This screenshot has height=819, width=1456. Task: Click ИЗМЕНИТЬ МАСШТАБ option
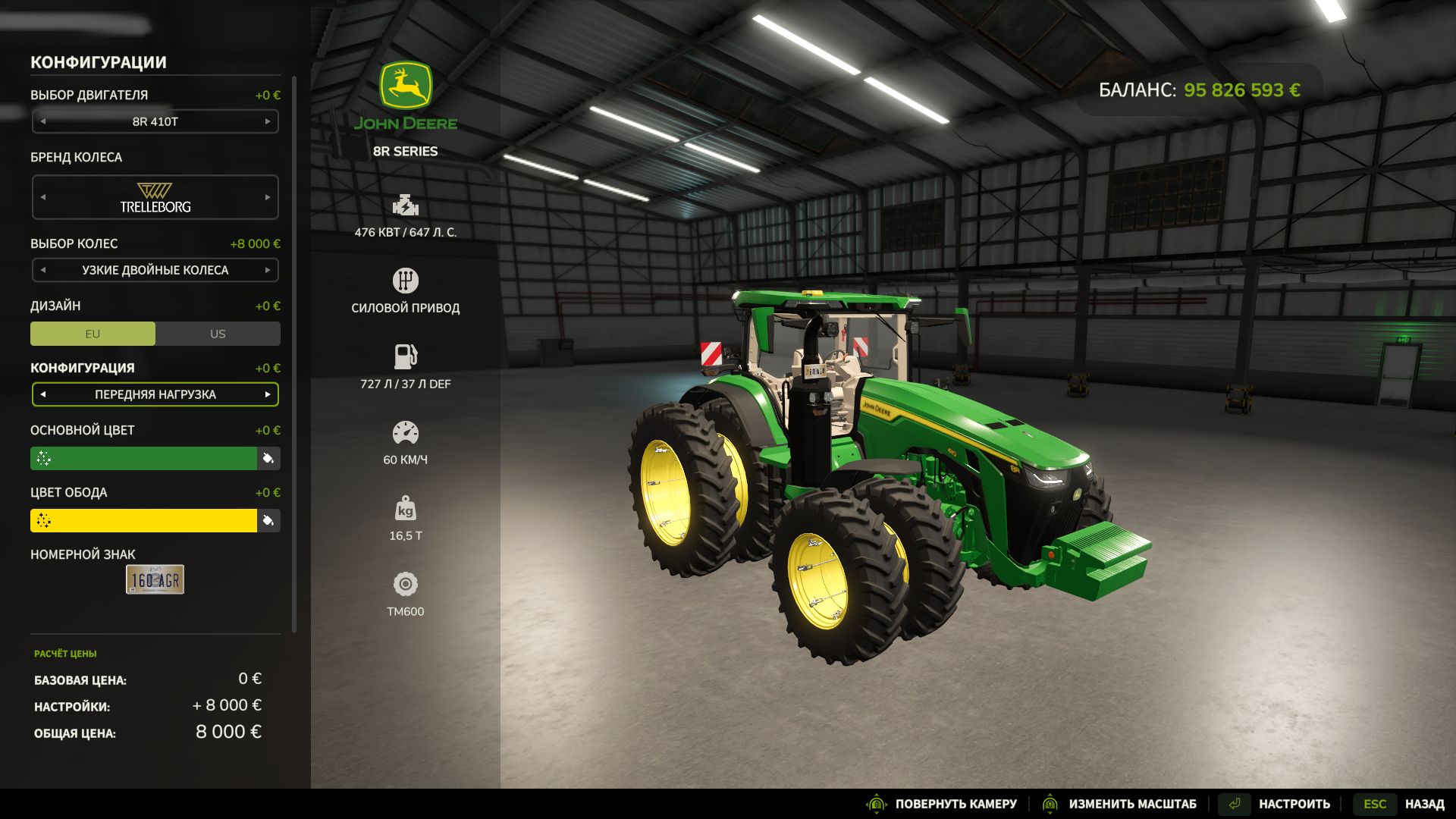[1133, 803]
